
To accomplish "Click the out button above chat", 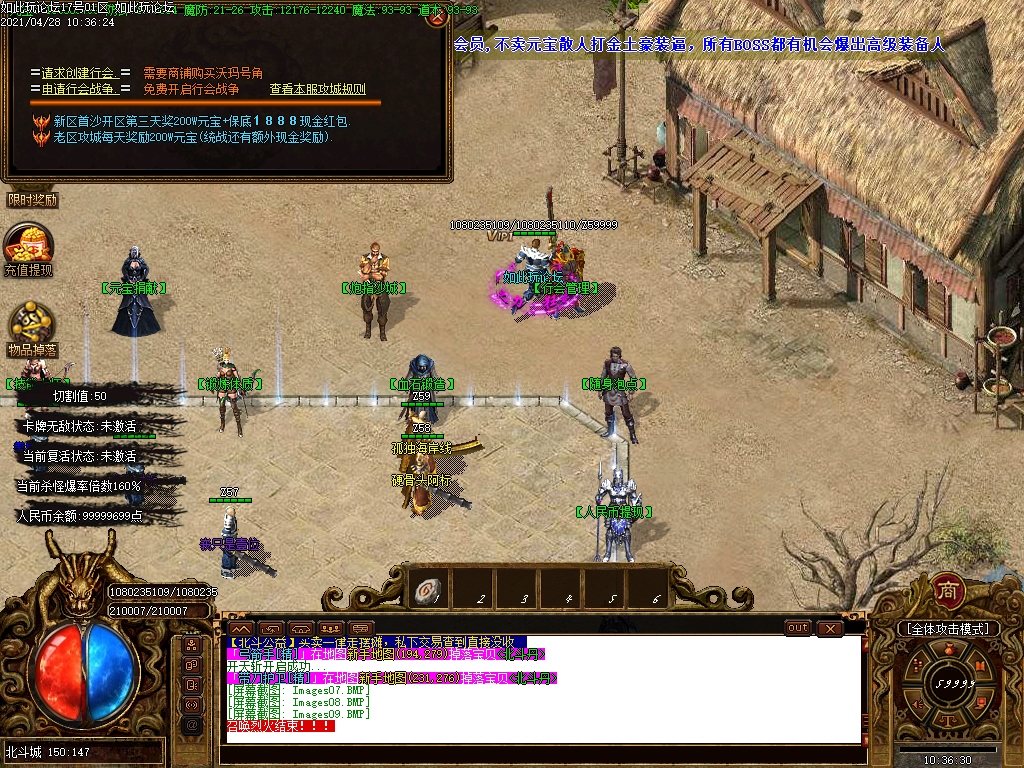I will coord(797,628).
